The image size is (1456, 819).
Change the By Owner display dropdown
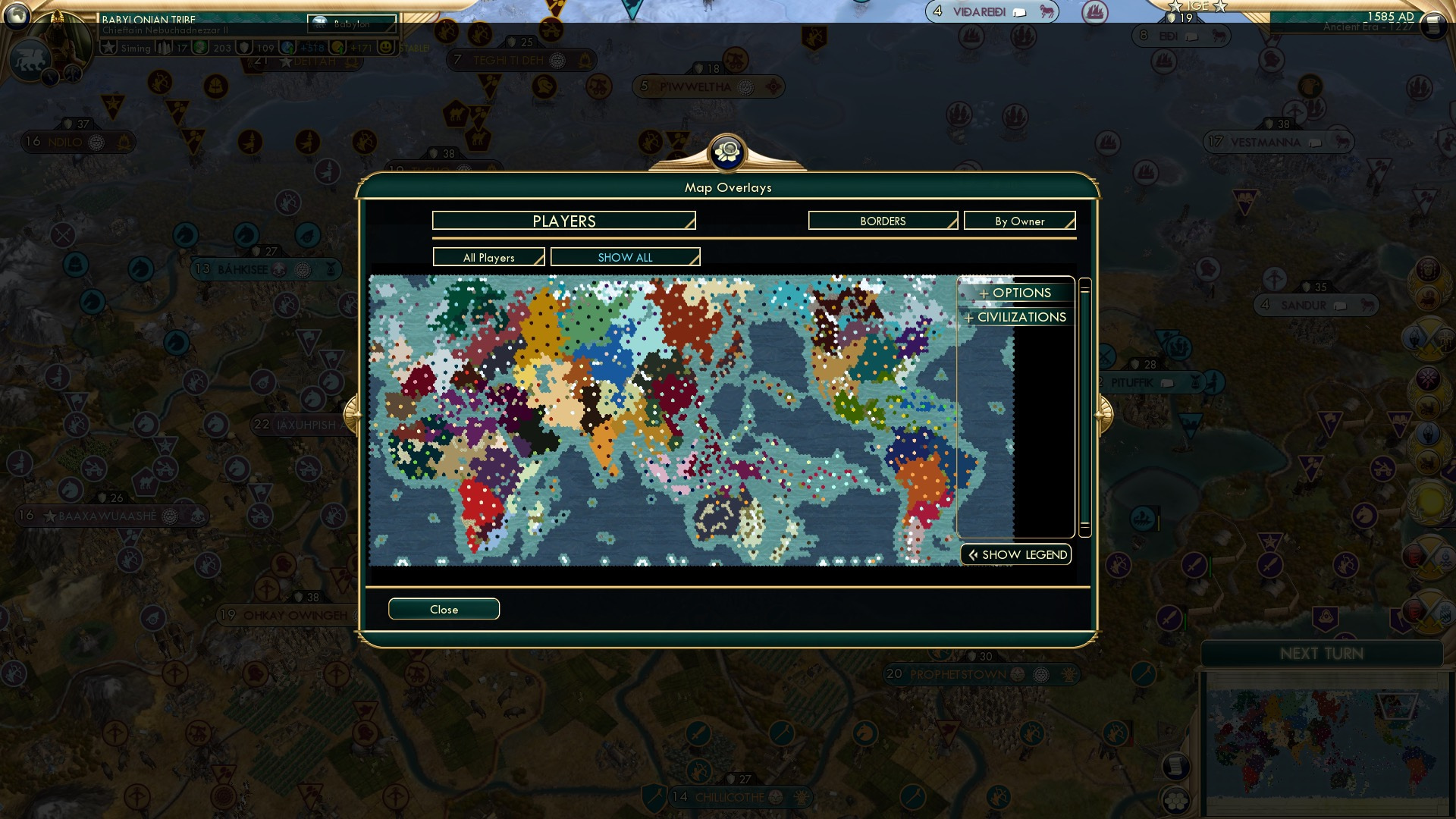point(1019,221)
